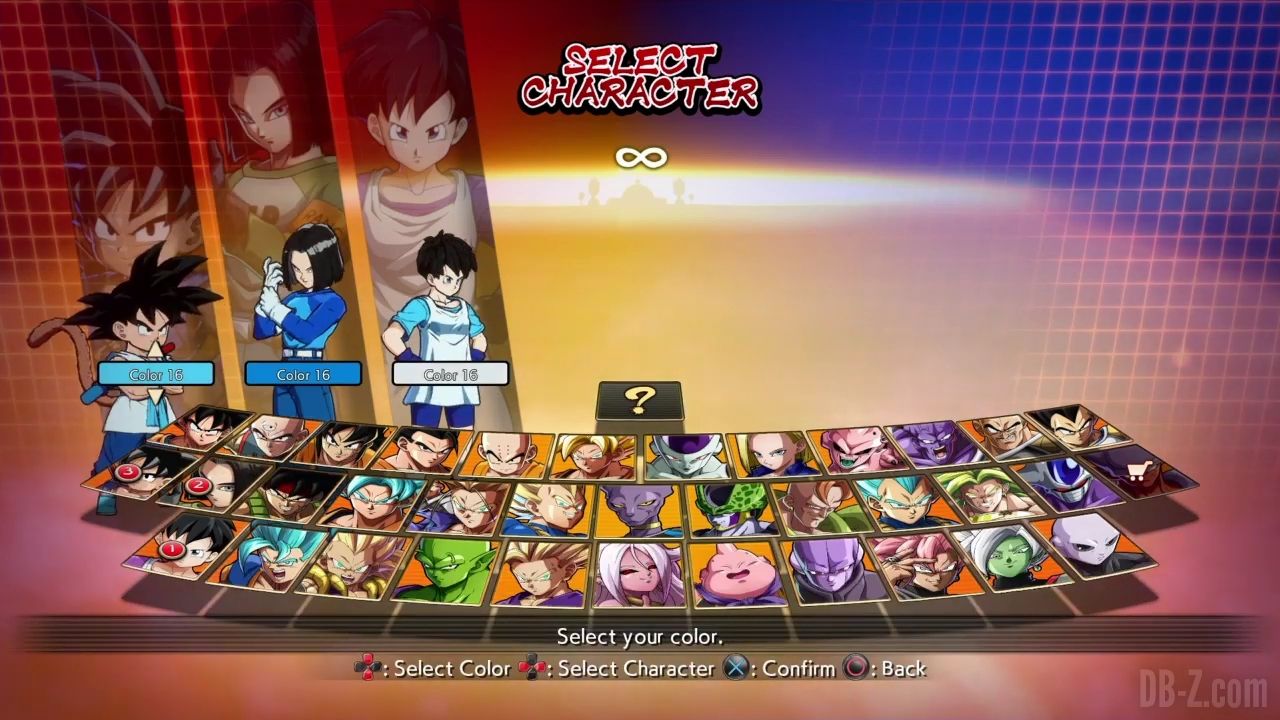The image size is (1280, 720).
Task: Choose the random question mark tile
Action: point(639,401)
